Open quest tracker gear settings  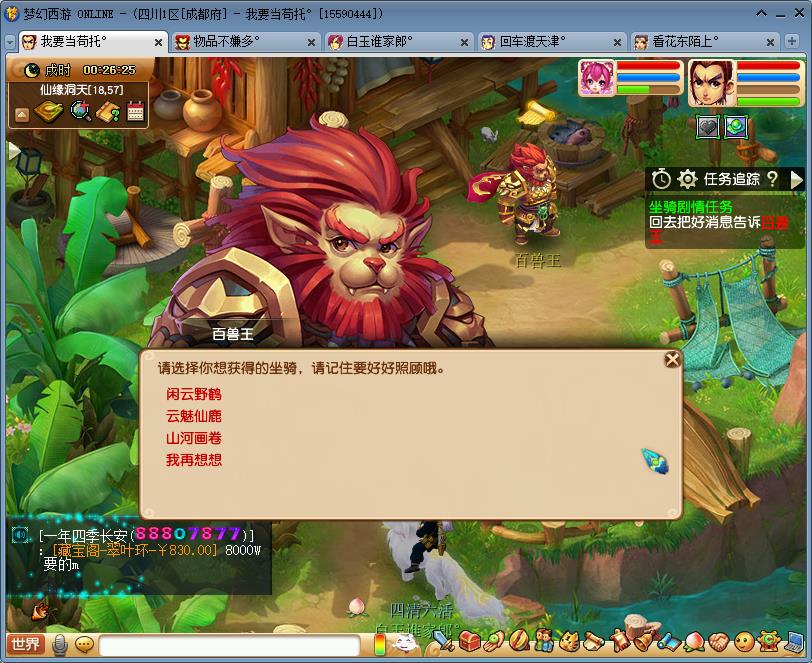[x=687, y=179]
